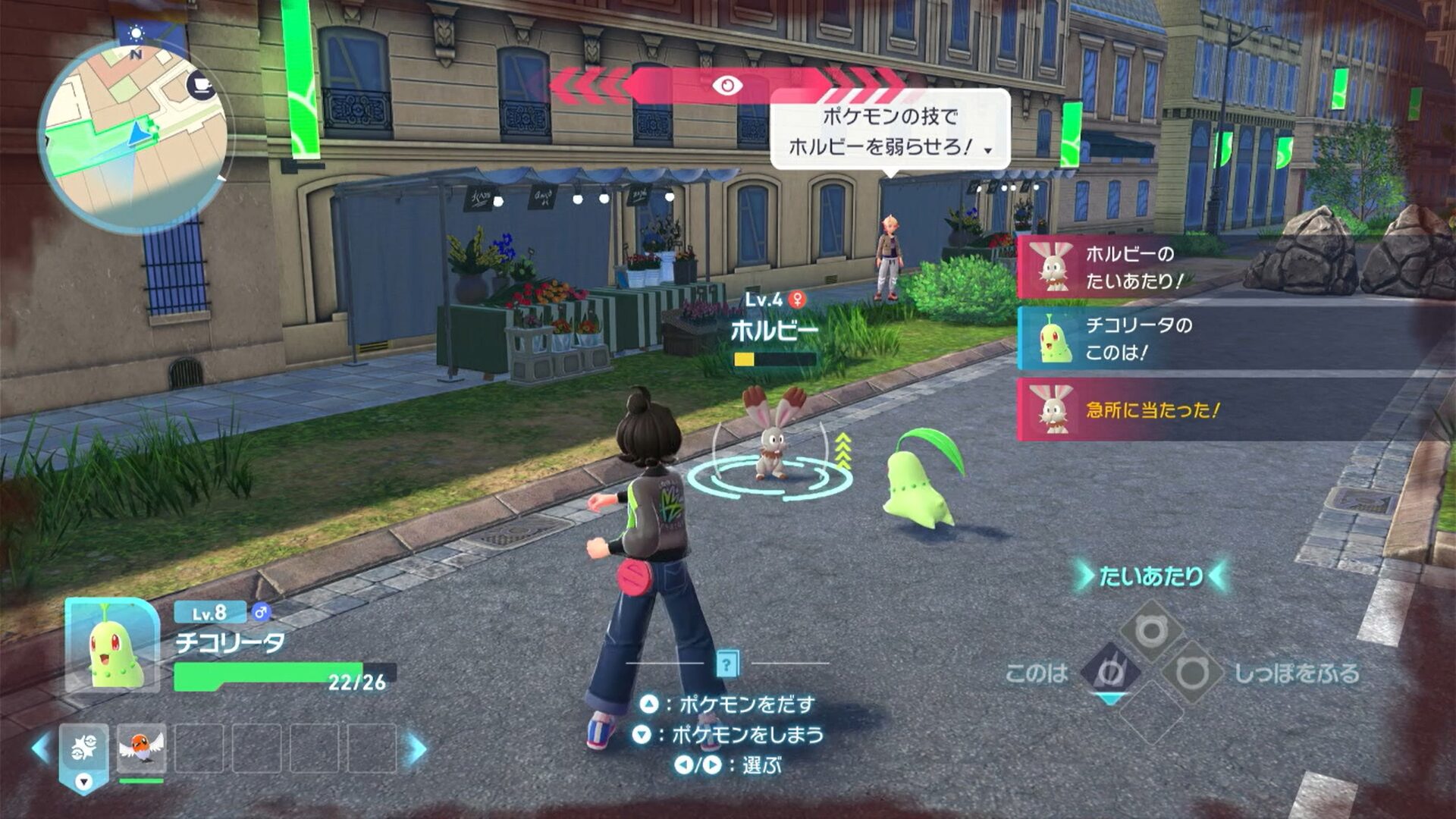Choose the Fletchling party slot
The image size is (1456, 819).
coord(142,748)
